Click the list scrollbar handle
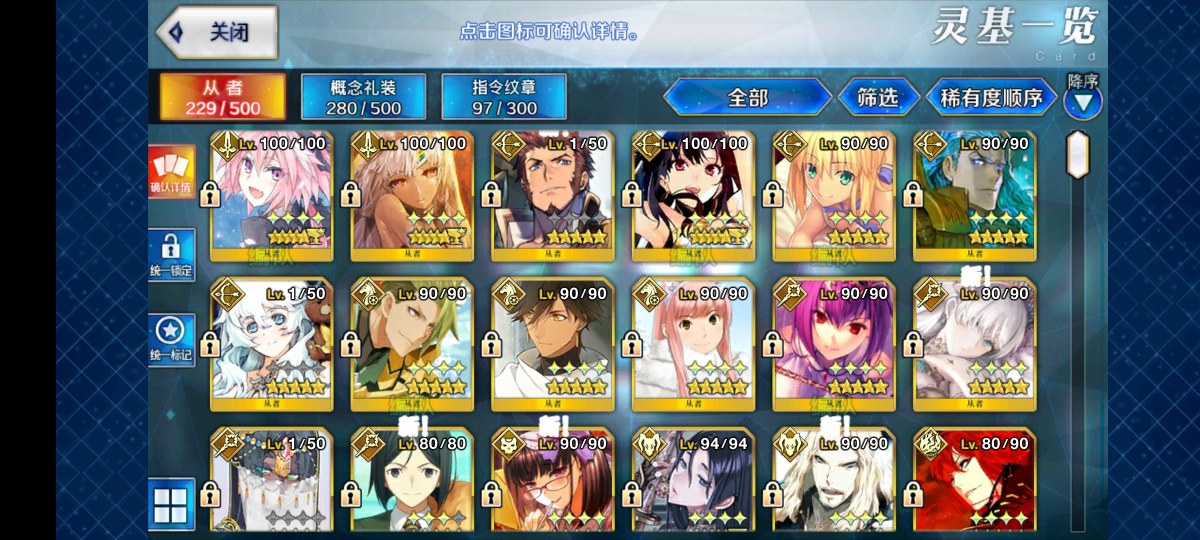Screen dimensions: 1200x540 [1077, 155]
